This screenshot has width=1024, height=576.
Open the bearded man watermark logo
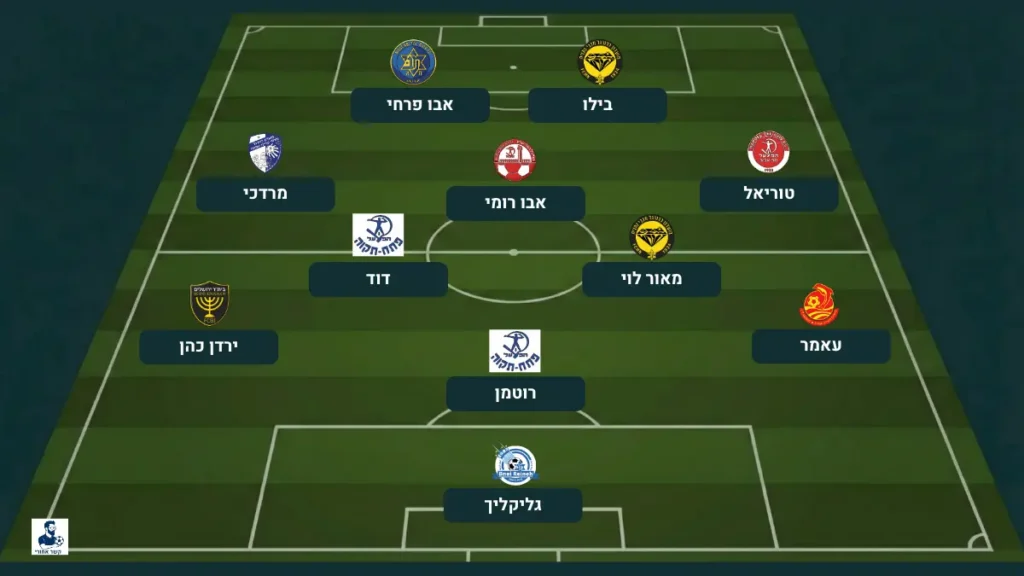(x=50, y=536)
